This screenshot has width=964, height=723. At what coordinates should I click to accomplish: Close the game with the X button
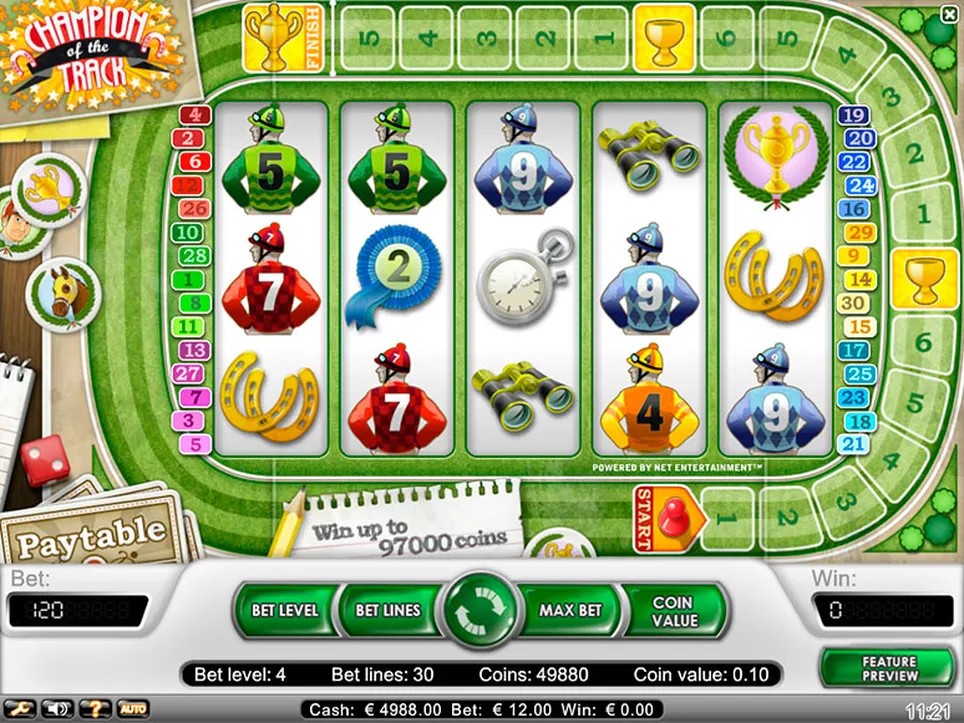(x=949, y=14)
